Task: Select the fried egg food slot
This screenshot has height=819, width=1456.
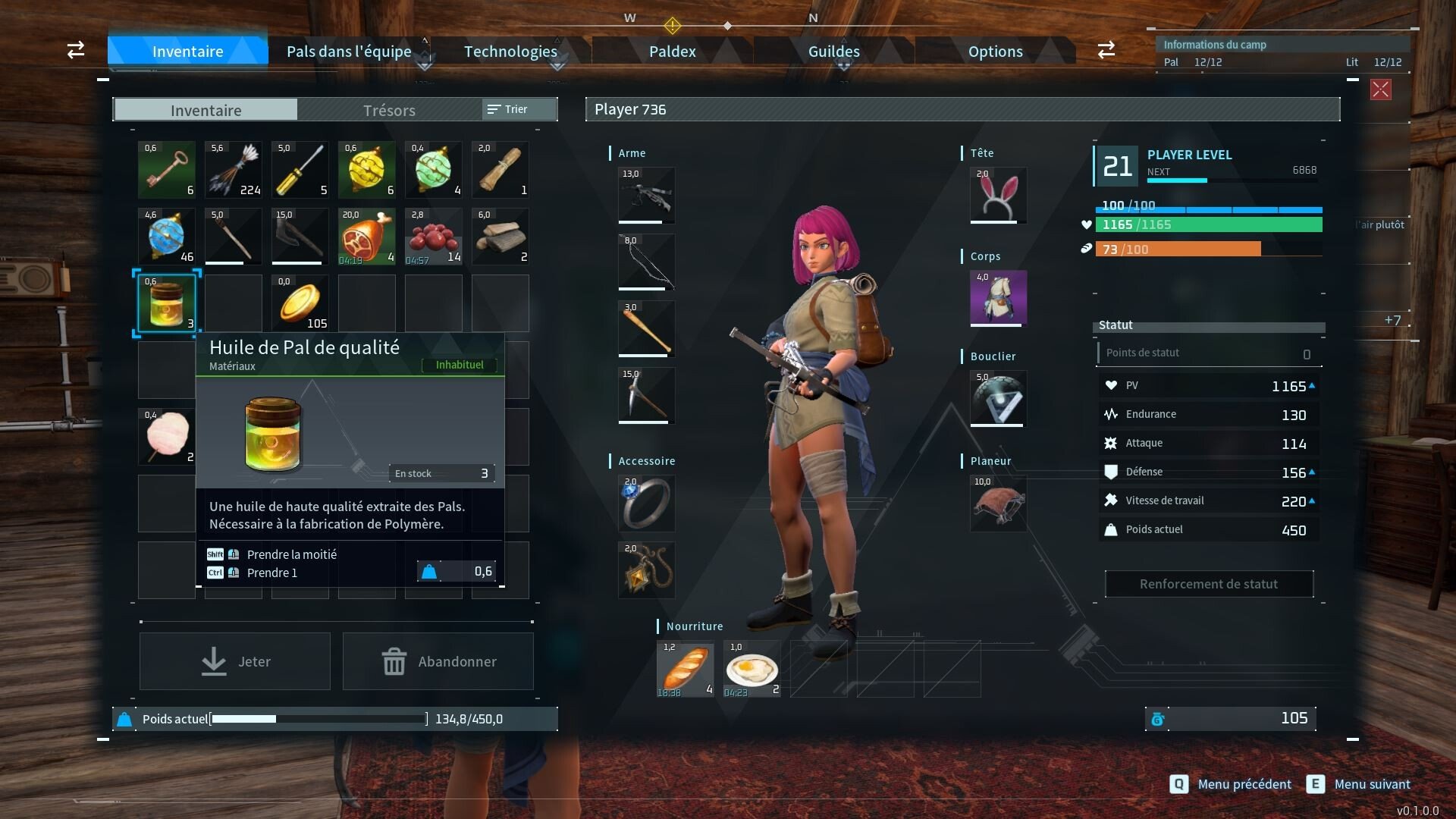Action: tap(752, 669)
